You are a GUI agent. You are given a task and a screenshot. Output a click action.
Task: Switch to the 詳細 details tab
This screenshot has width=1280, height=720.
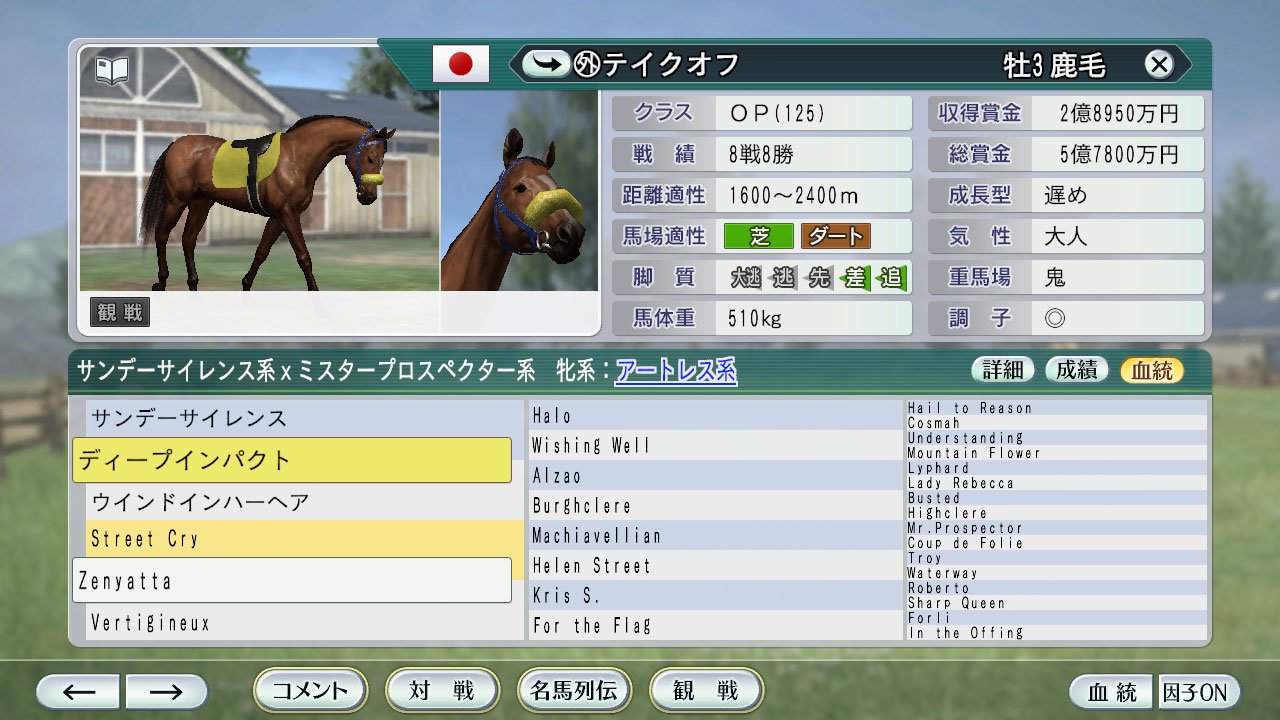1003,369
